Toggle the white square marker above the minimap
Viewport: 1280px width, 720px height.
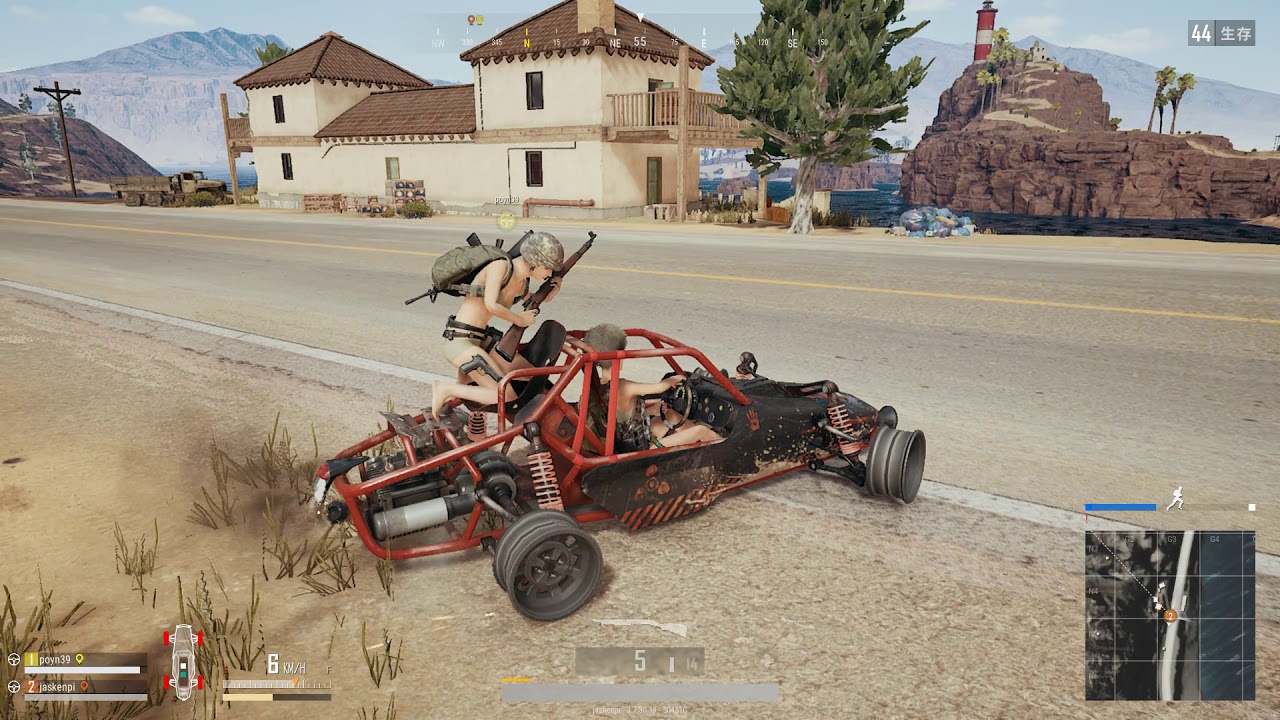tap(1253, 509)
